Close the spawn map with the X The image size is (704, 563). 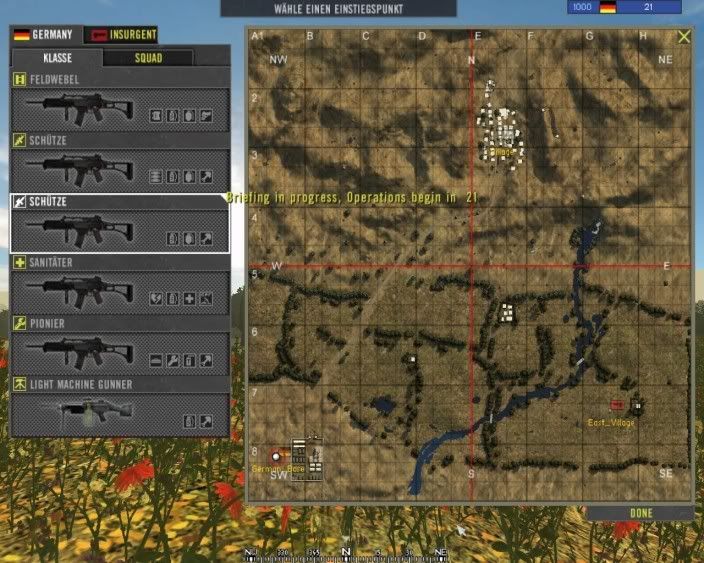click(x=684, y=36)
